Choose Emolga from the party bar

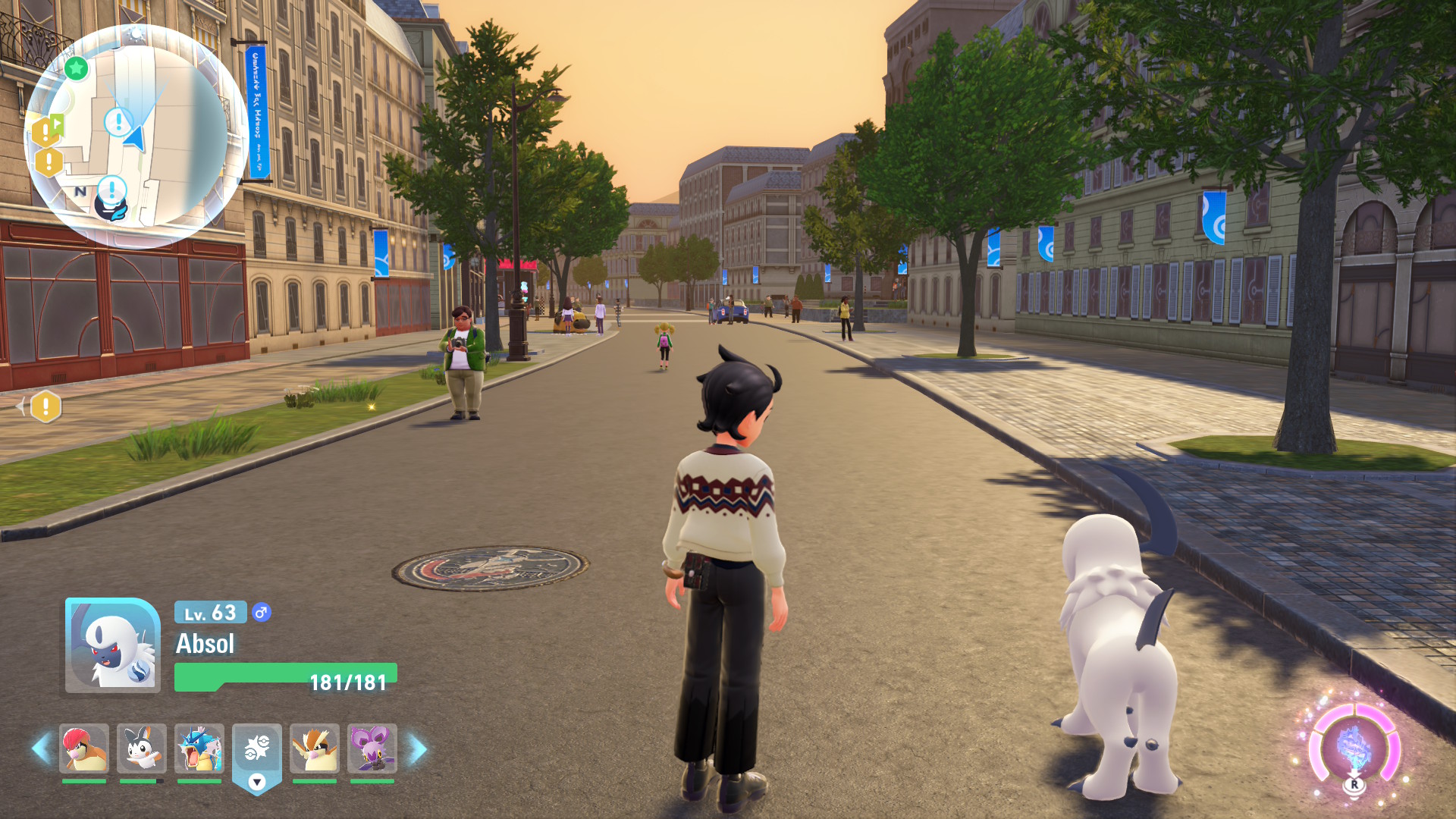point(142,748)
